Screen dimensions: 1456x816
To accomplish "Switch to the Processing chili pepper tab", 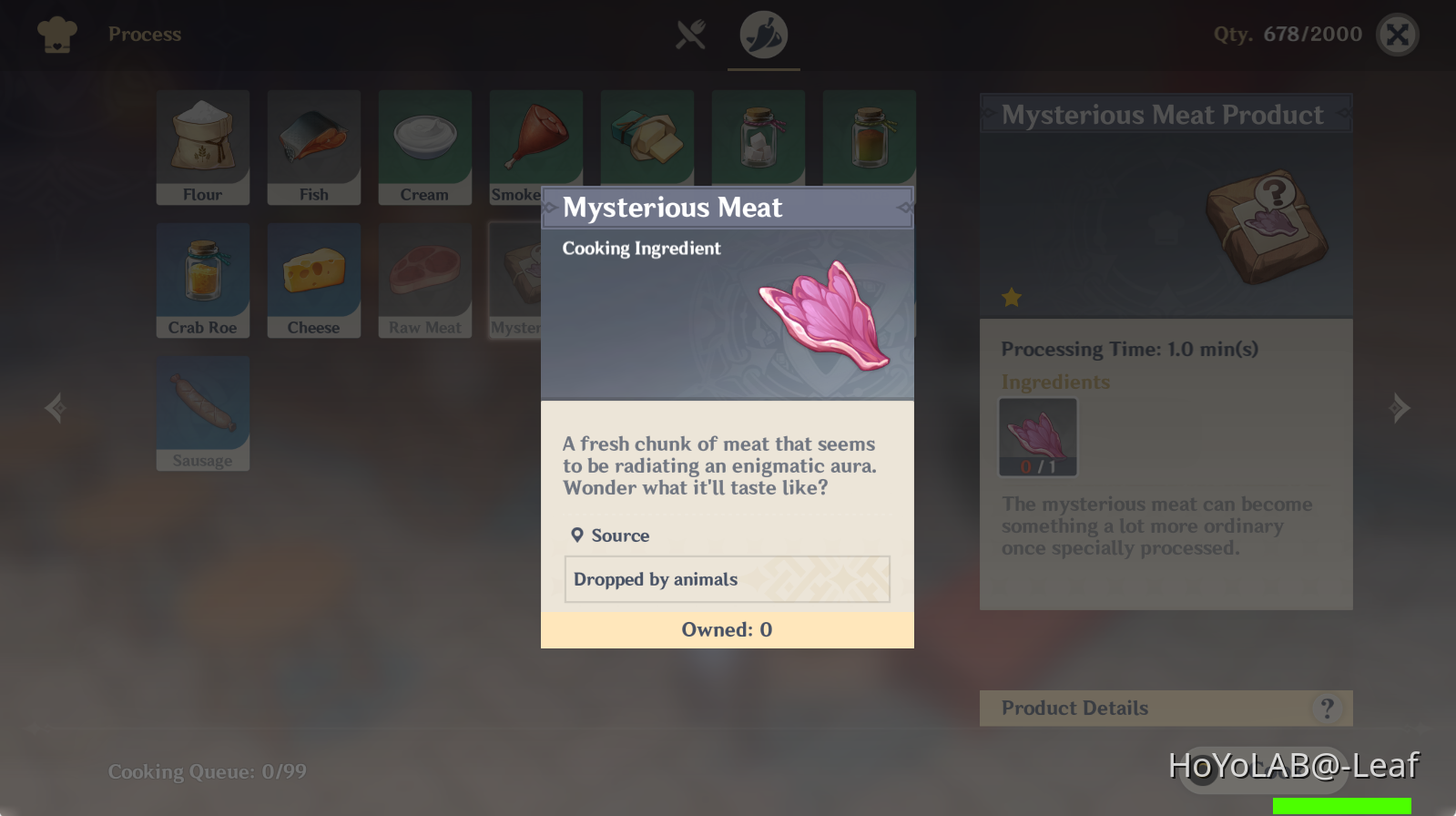I will click(763, 35).
